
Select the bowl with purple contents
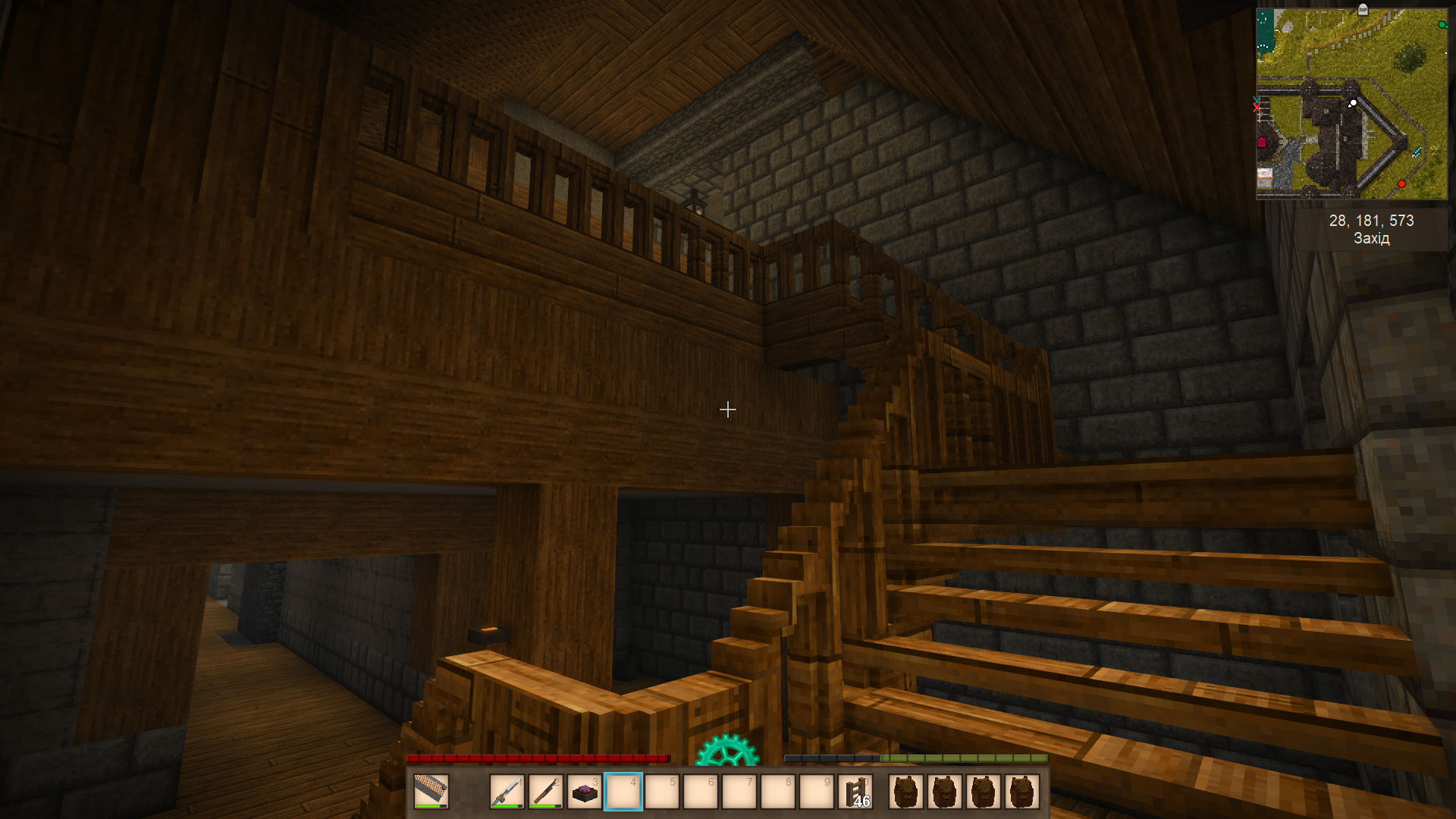585,792
